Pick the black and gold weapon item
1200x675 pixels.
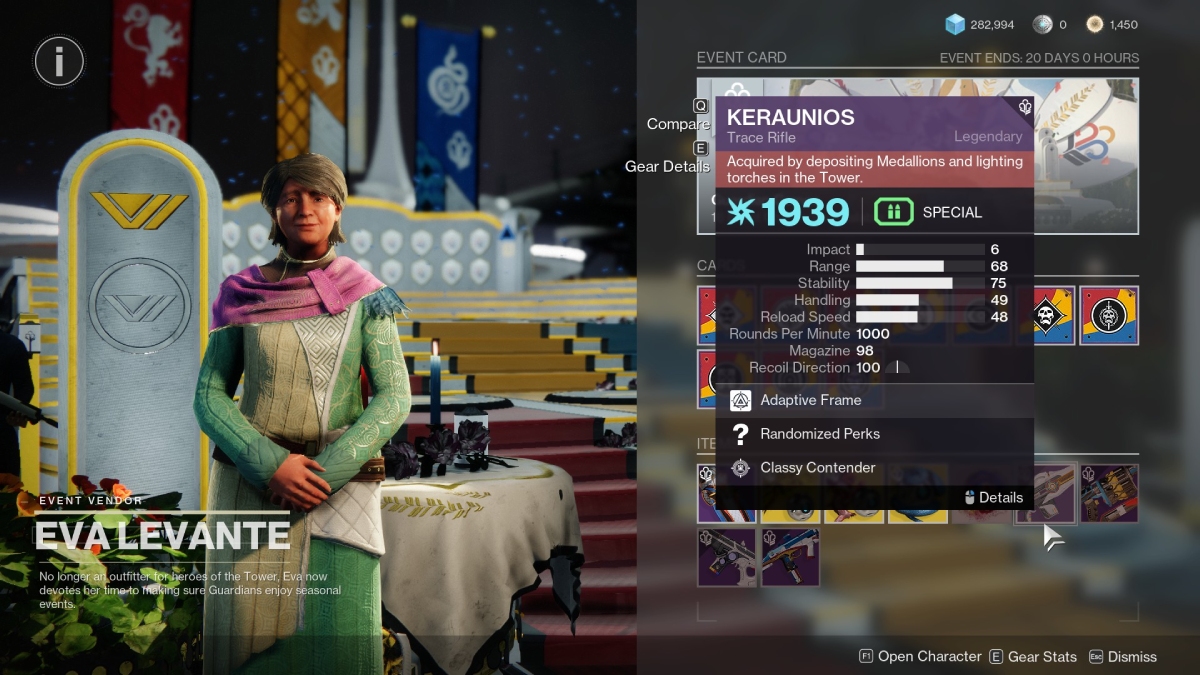coord(1109,493)
